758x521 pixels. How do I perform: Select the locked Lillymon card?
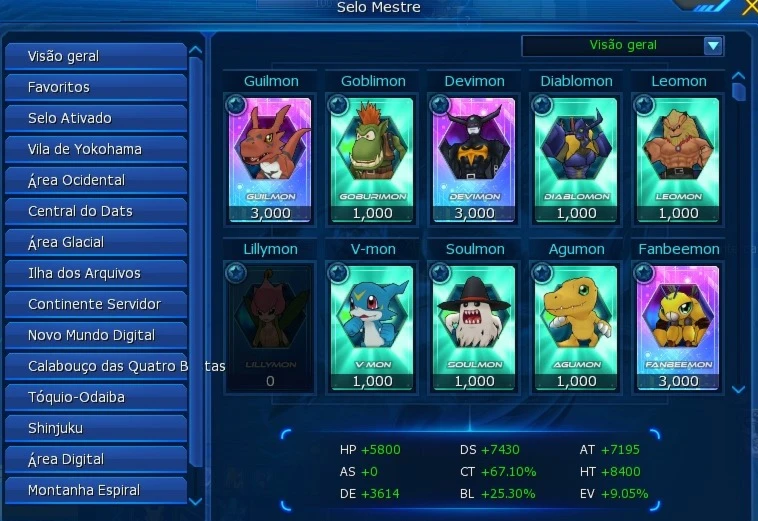click(x=270, y=326)
